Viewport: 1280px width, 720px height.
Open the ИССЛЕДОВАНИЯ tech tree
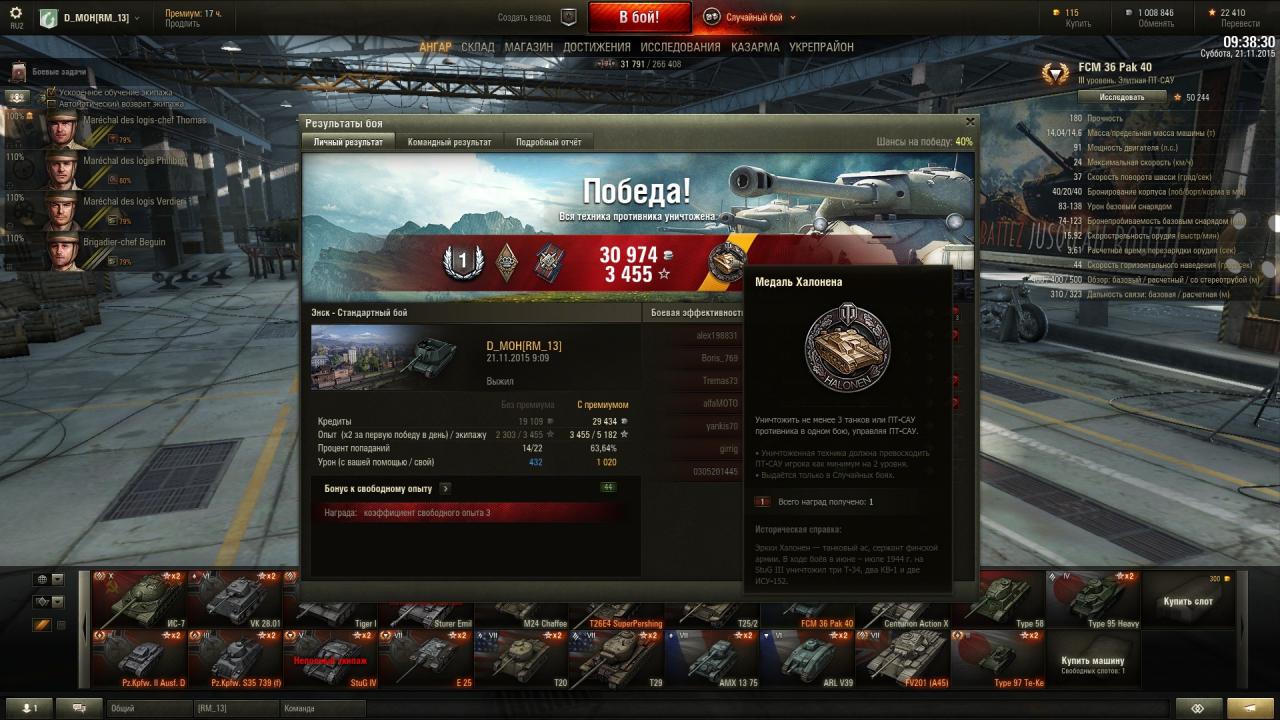point(680,47)
